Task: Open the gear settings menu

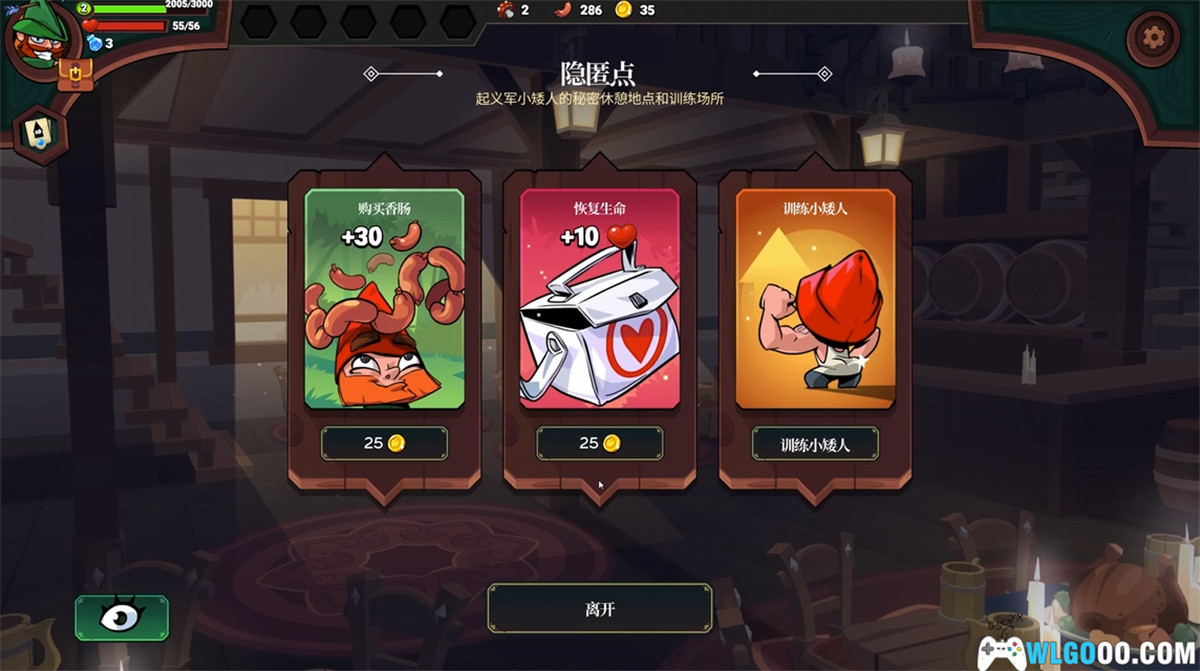Action: pyautogui.click(x=1152, y=39)
